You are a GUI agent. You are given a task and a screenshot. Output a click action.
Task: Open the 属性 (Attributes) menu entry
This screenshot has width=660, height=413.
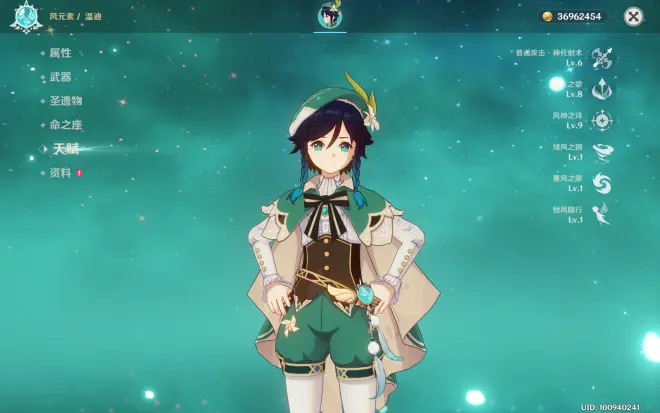(60, 53)
